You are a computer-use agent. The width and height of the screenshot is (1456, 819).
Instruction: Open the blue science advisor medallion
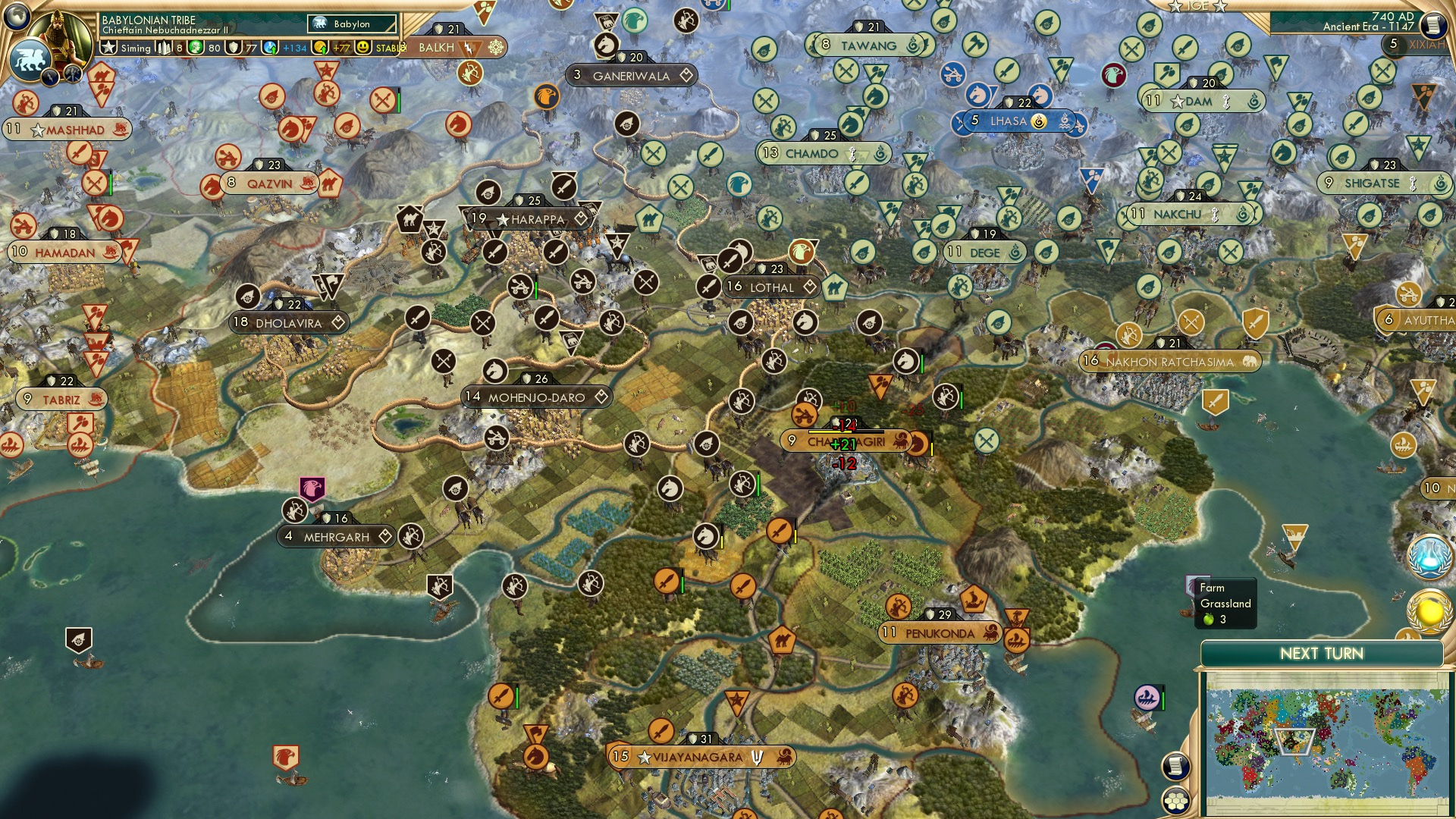(1429, 557)
